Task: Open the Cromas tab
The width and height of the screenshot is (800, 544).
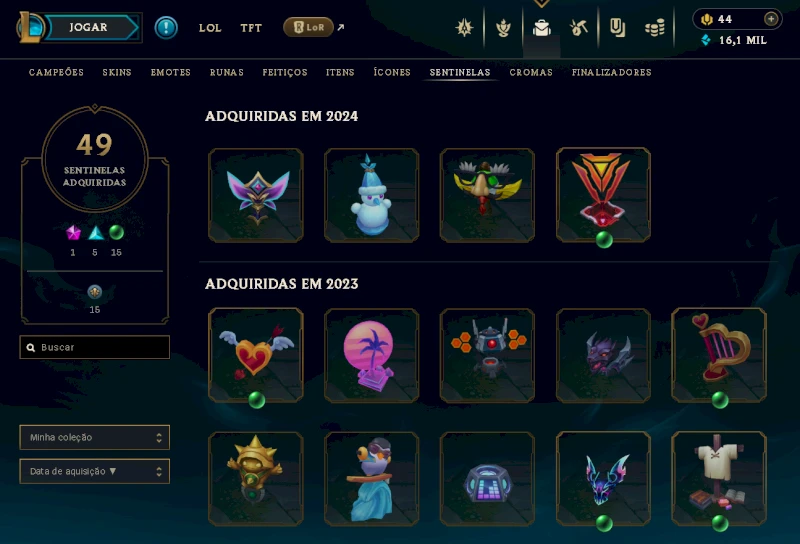Action: point(531,73)
